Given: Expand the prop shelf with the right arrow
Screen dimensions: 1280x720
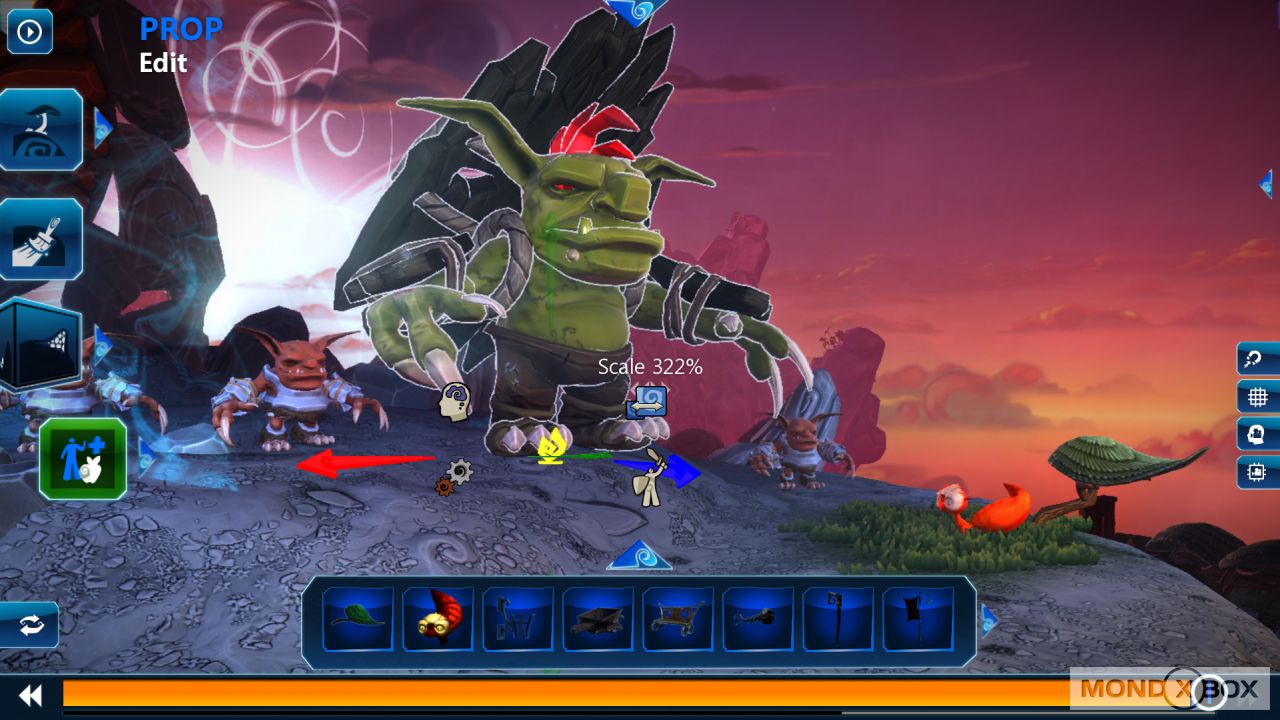Looking at the screenshot, I should point(989,621).
